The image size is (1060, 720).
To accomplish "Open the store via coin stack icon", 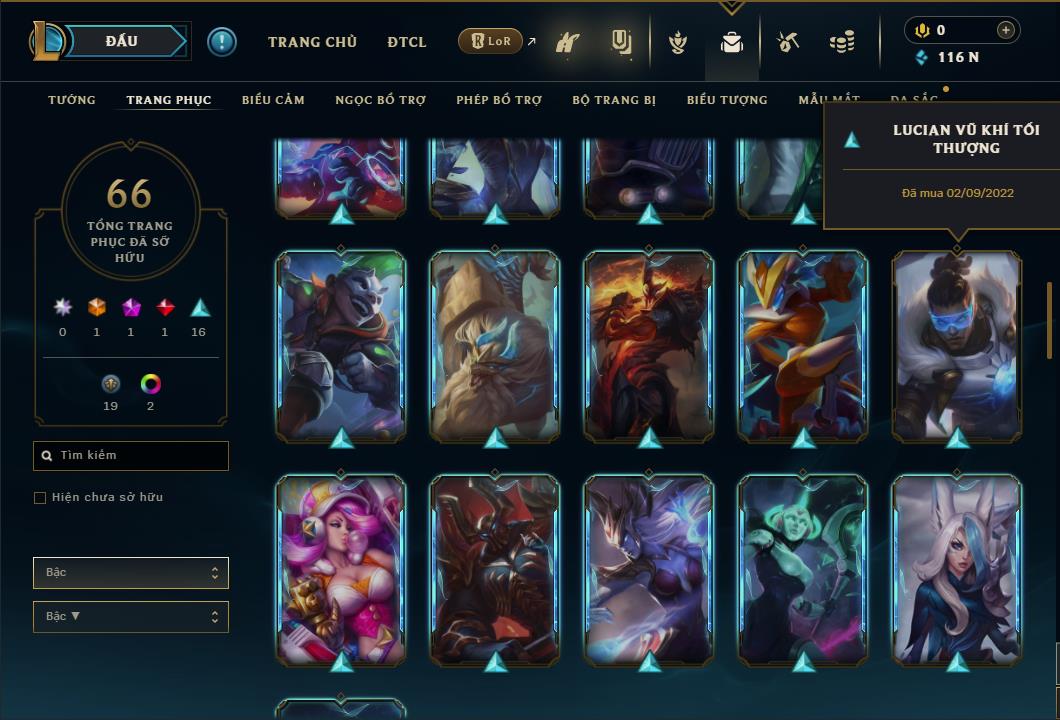I will [x=842, y=42].
